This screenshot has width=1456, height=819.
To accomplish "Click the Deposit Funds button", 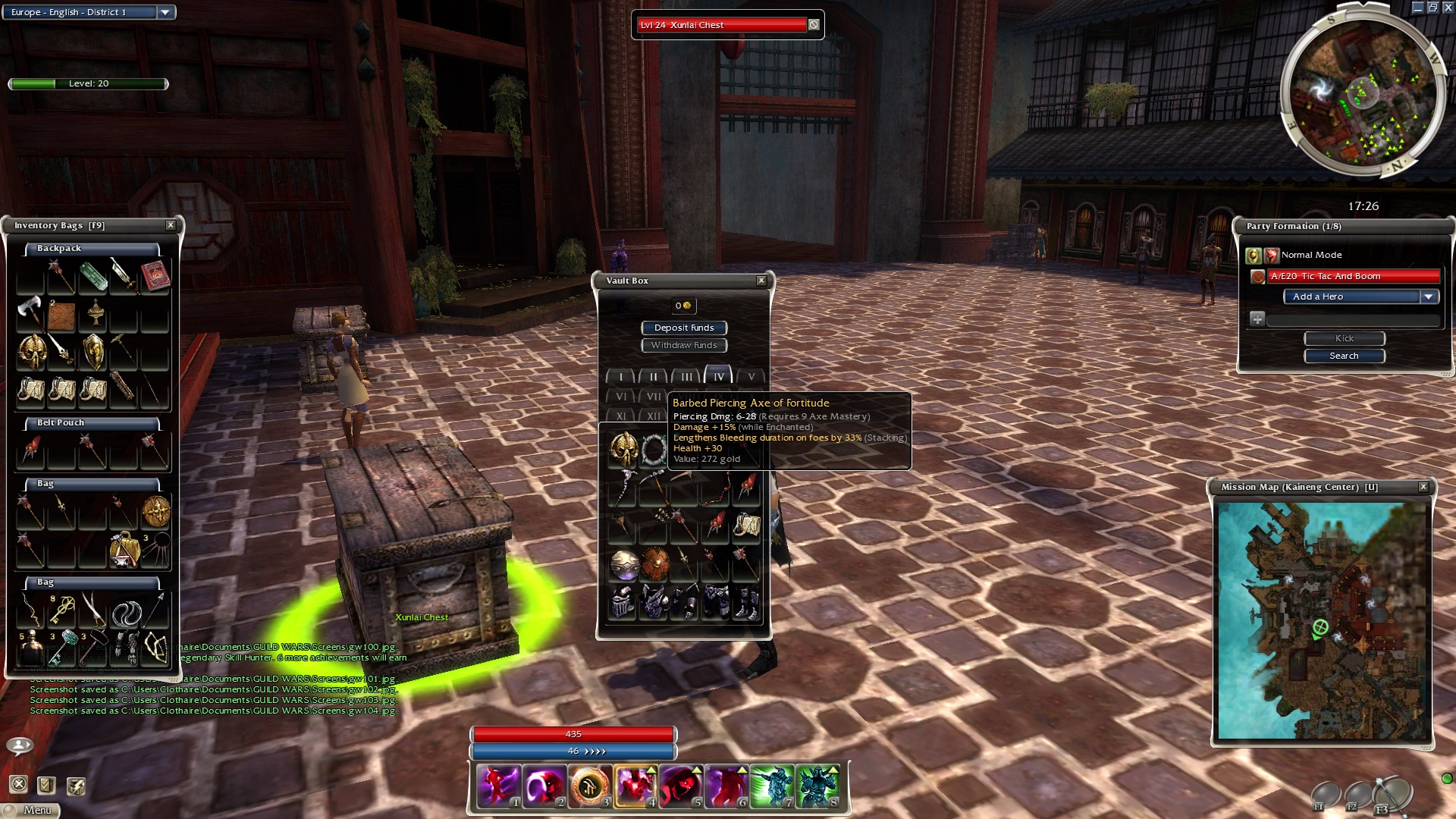I will [x=684, y=328].
